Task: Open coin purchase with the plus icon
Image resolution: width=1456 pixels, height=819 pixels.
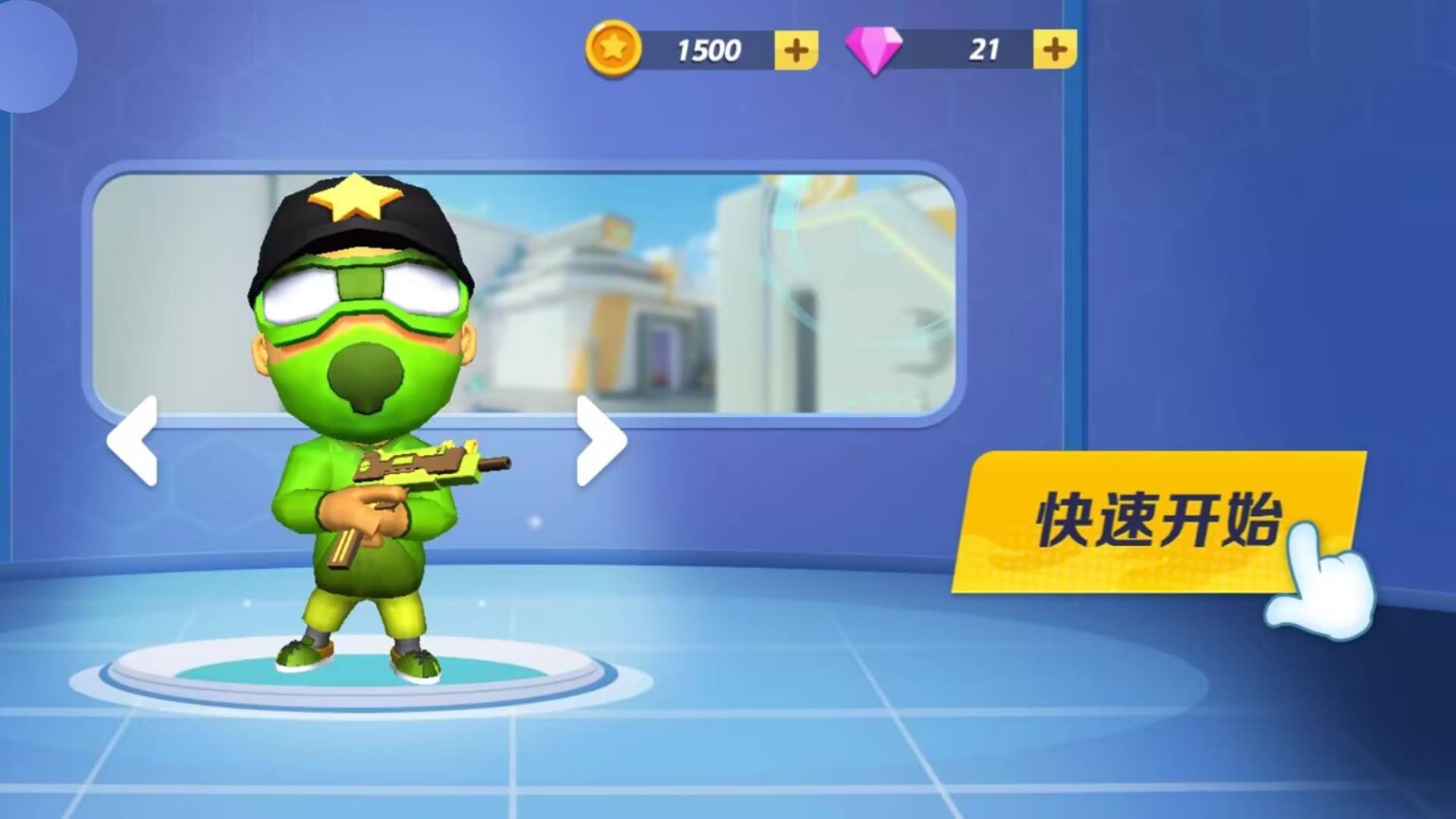Action: pyautogui.click(x=797, y=49)
